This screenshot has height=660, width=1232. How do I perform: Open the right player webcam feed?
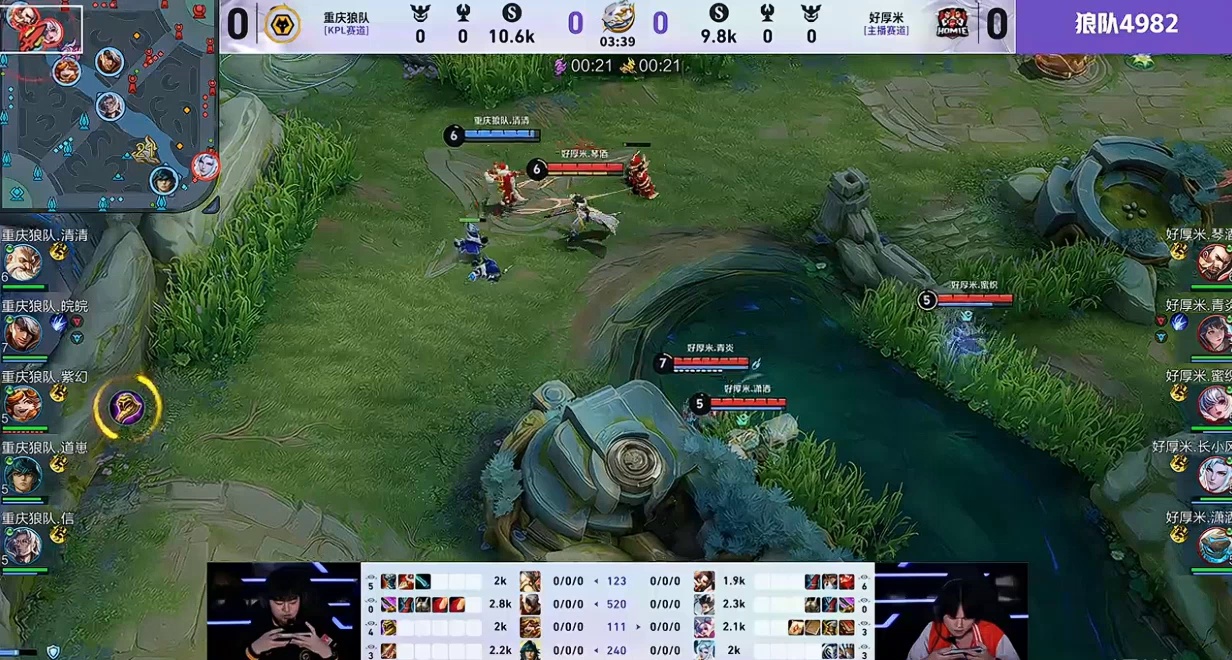(x=951, y=612)
